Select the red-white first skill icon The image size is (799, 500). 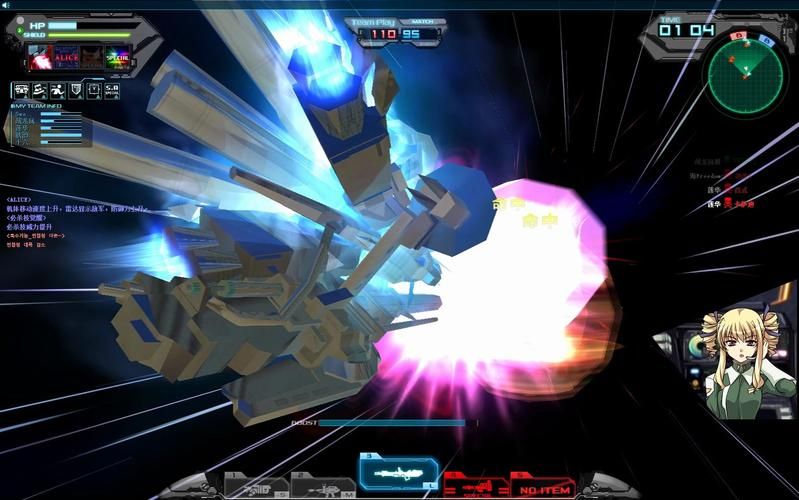click(39, 56)
